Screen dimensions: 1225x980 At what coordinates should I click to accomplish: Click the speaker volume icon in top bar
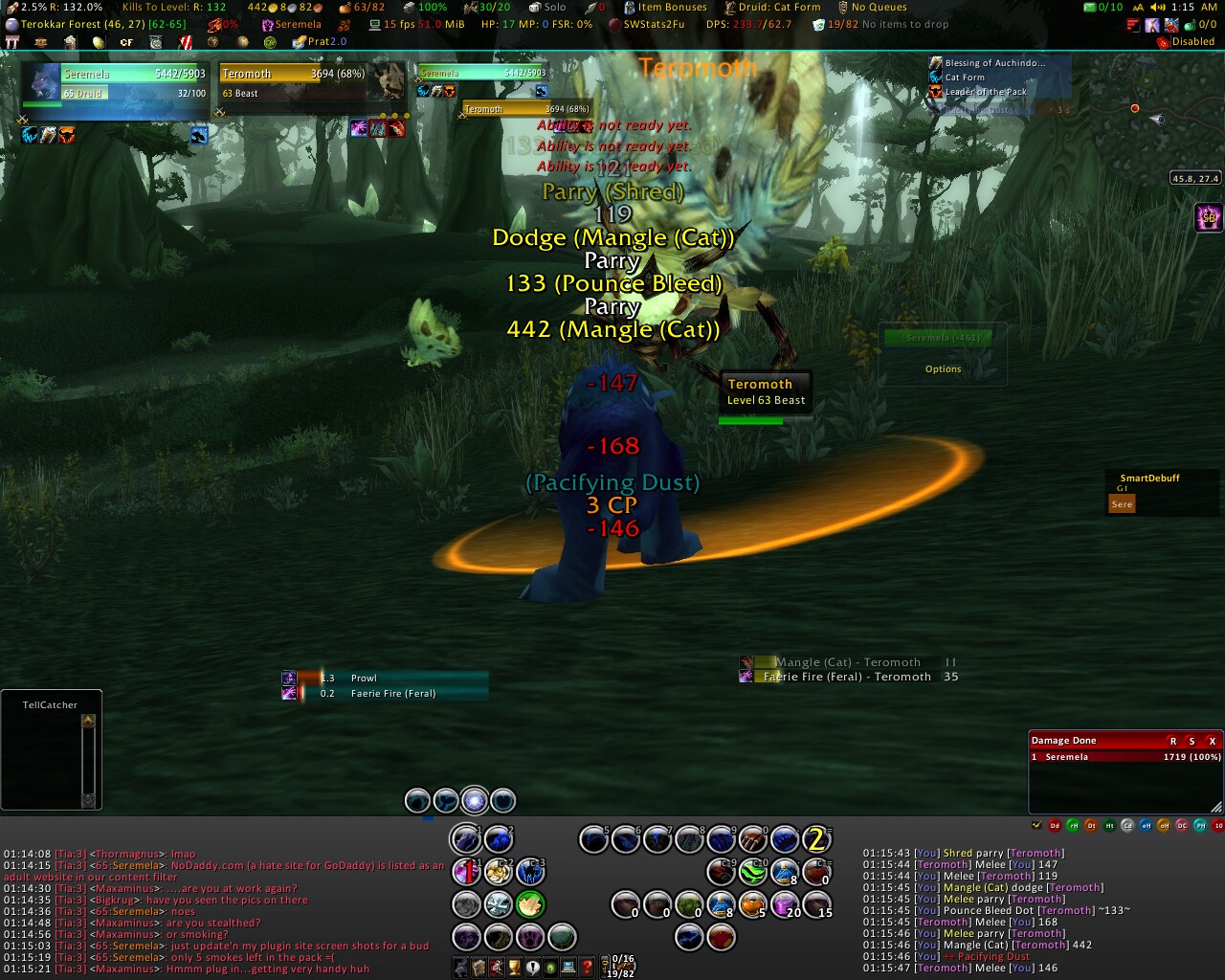click(1158, 7)
